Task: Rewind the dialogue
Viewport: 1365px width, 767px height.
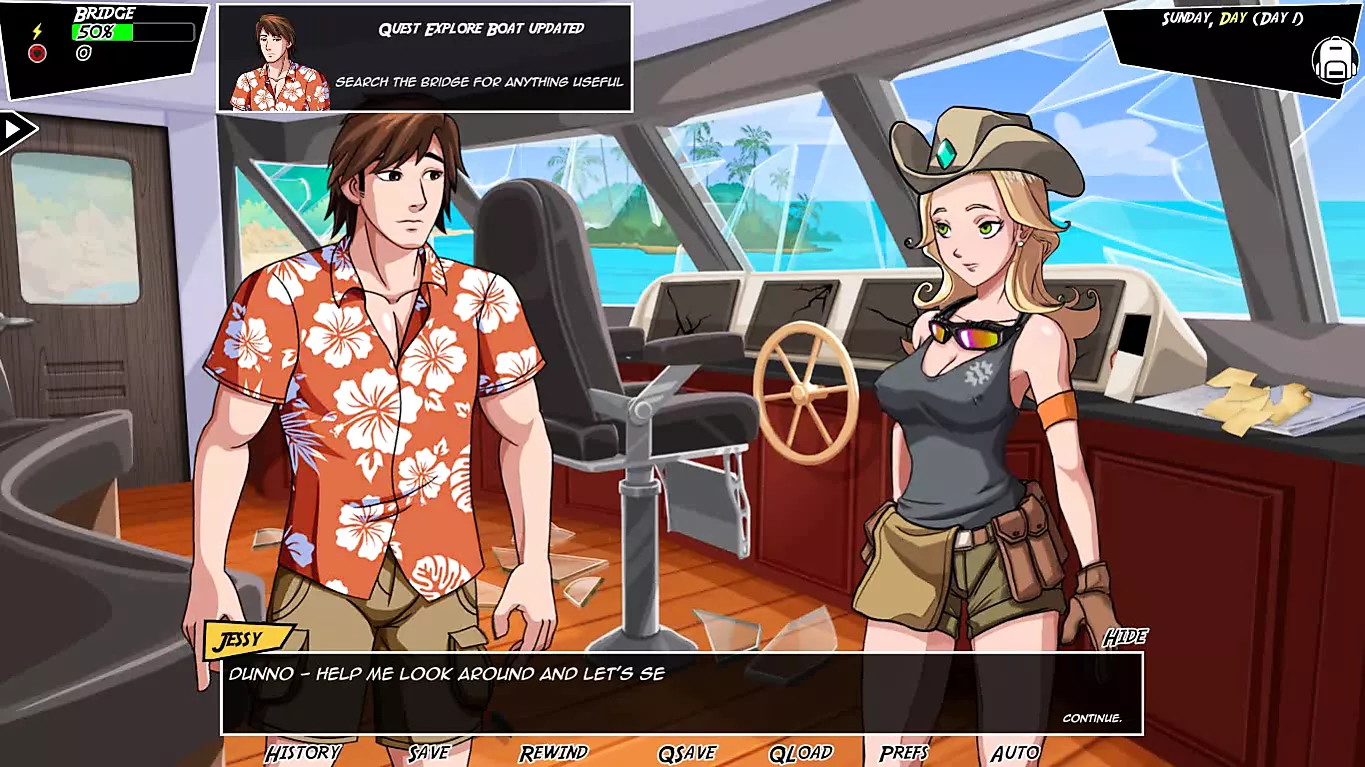Action: tap(554, 753)
